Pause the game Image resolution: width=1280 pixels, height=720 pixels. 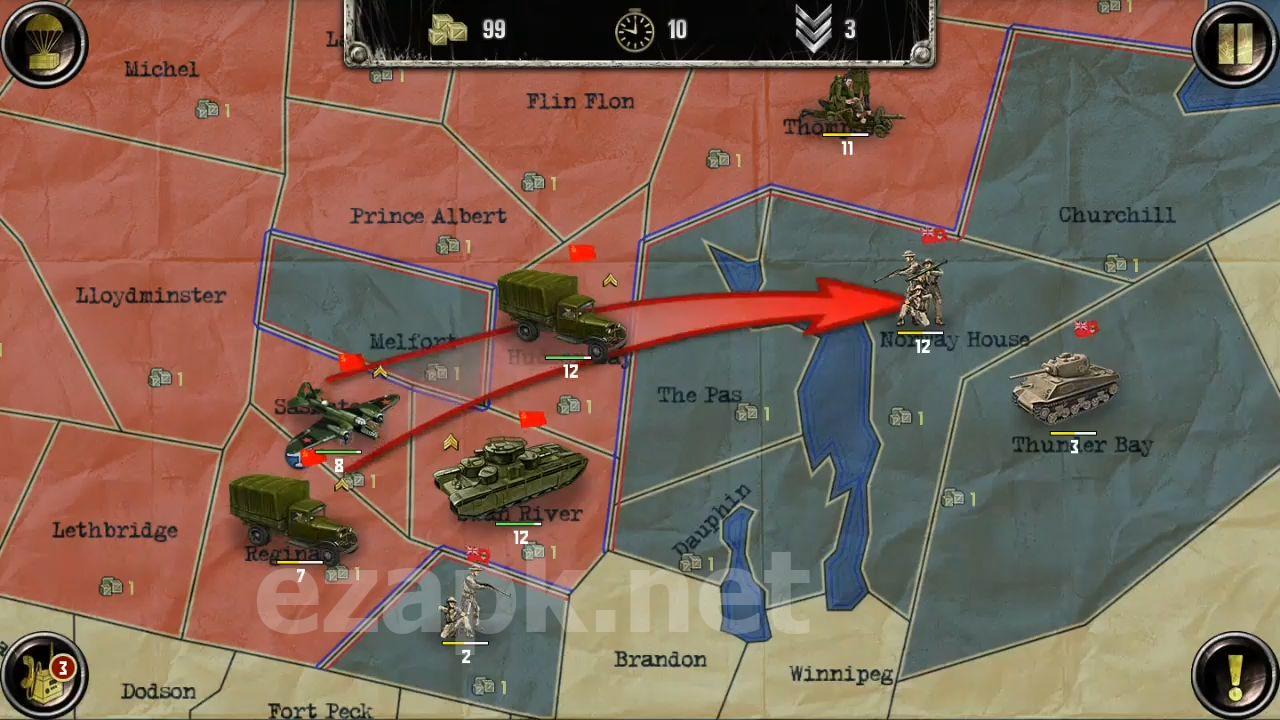pyautogui.click(x=1235, y=43)
